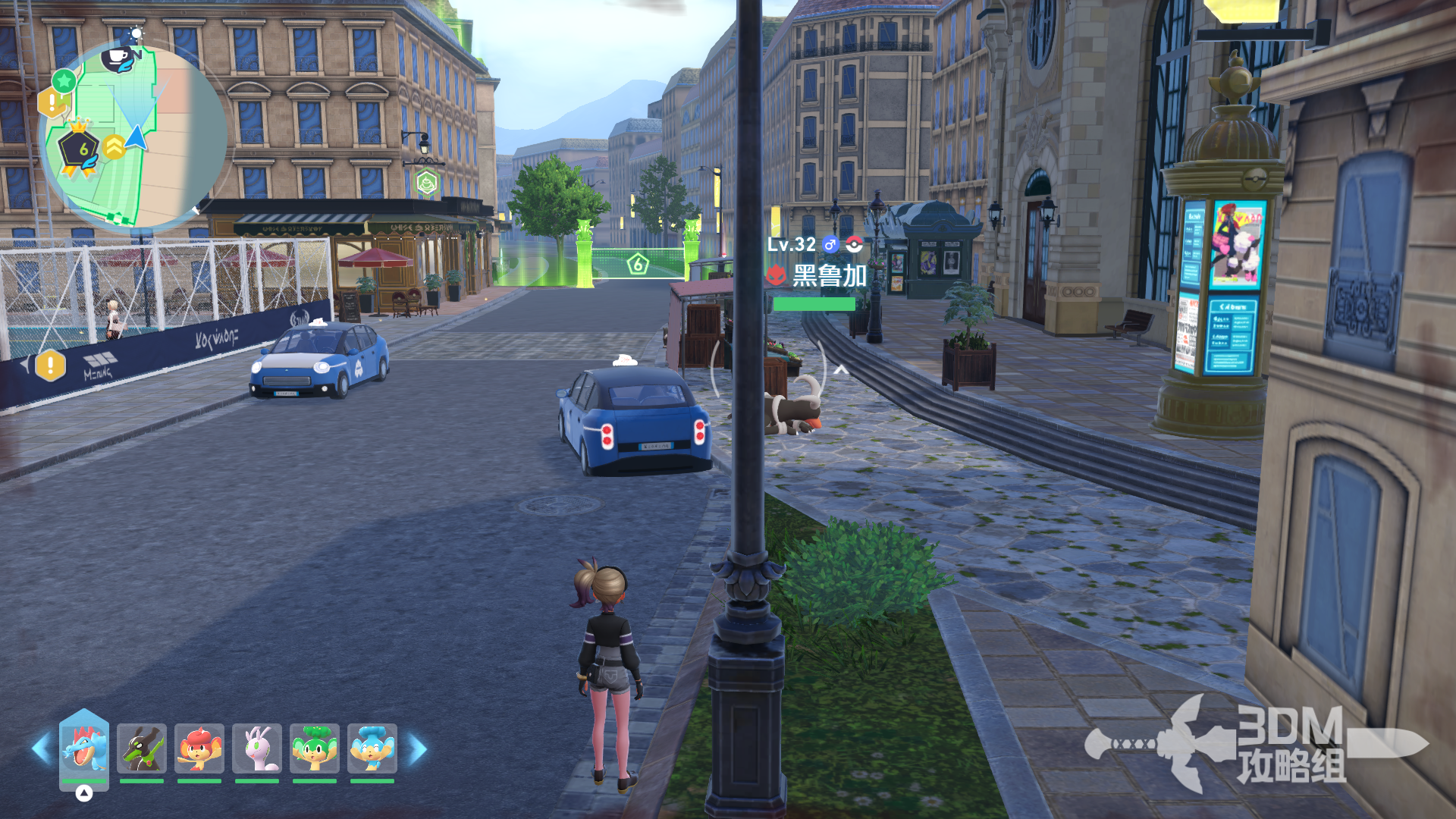This screenshot has height=819, width=1456.
Task: Switch to the black-and-green Zygarde party slot
Action: 142,748
